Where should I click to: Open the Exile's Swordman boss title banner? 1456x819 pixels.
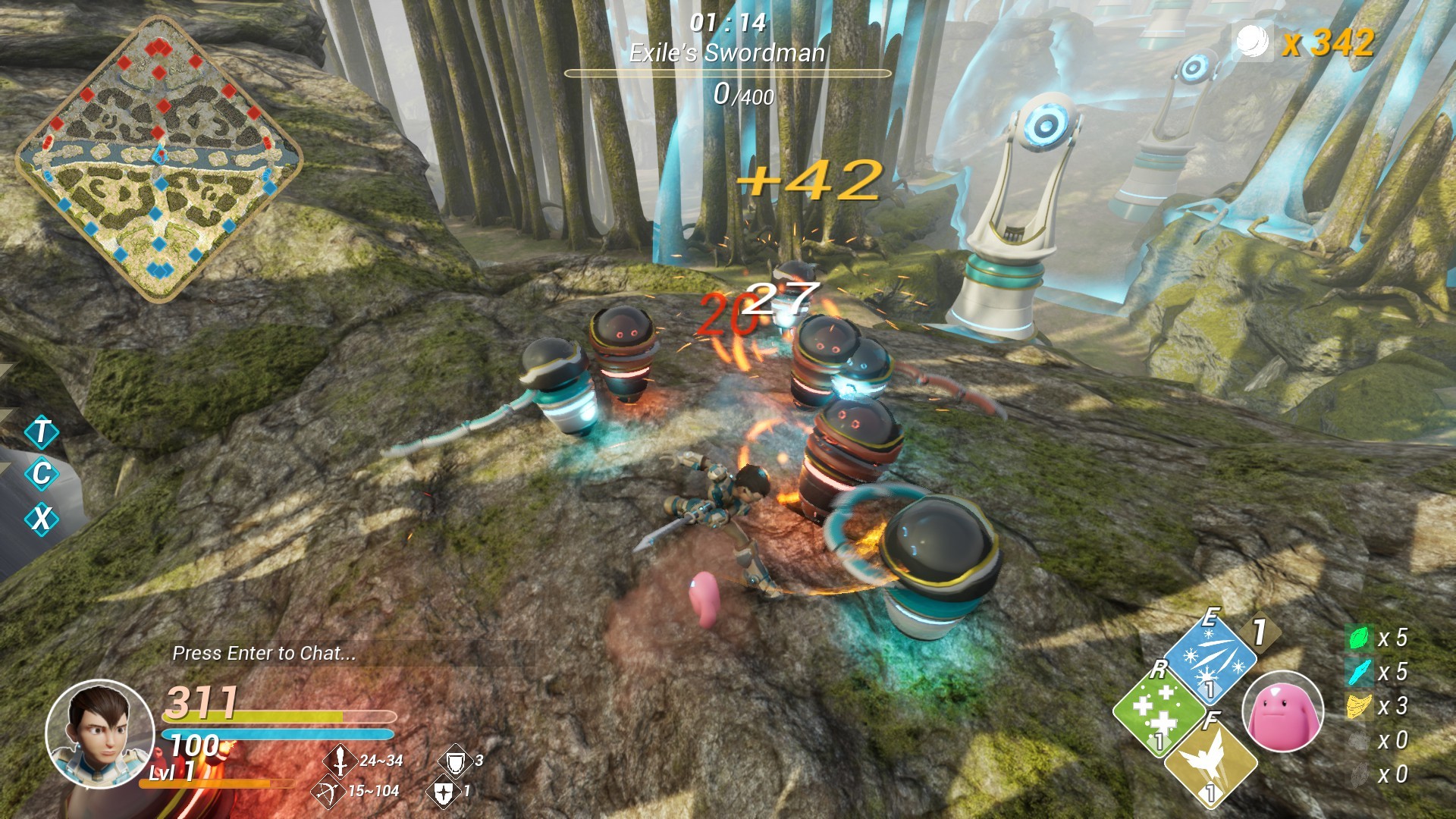(x=728, y=53)
